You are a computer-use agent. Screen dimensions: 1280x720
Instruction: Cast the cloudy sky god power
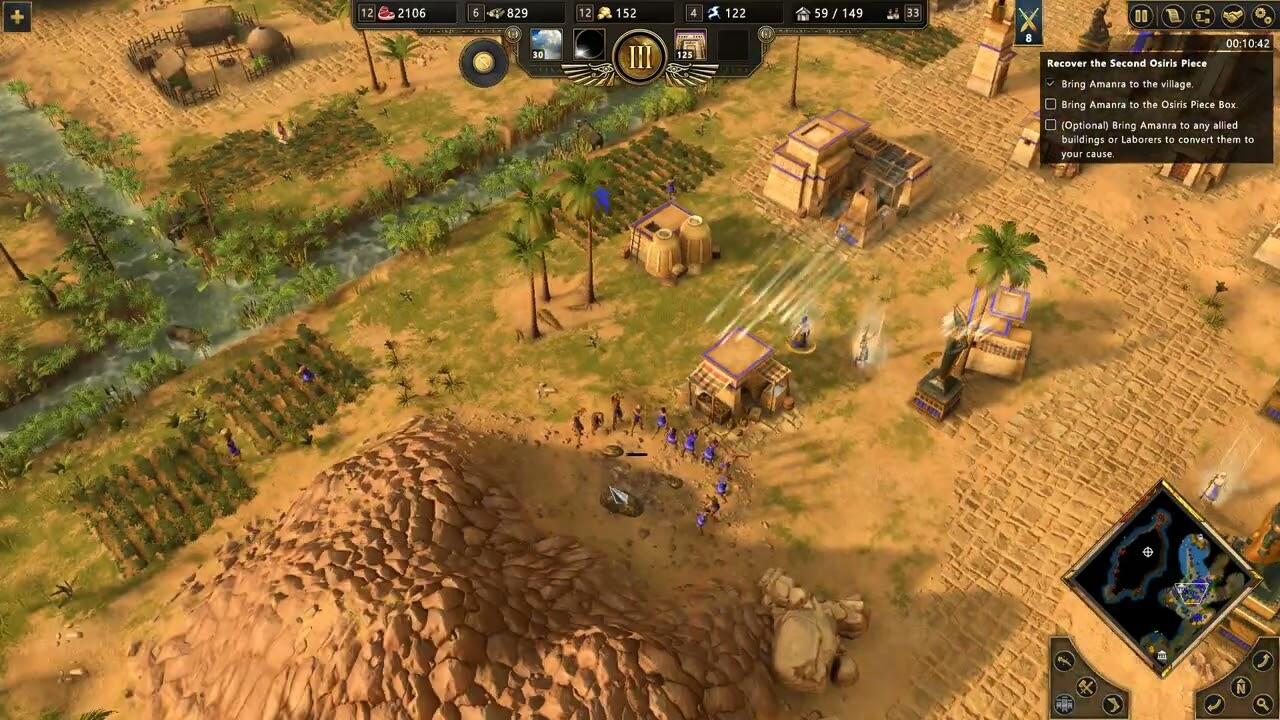coord(546,45)
